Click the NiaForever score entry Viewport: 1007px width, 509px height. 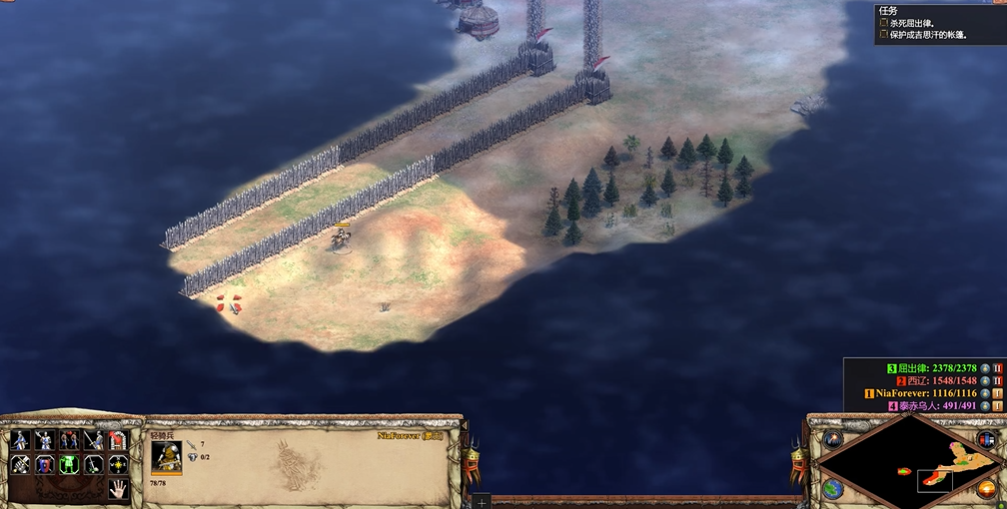pos(926,394)
